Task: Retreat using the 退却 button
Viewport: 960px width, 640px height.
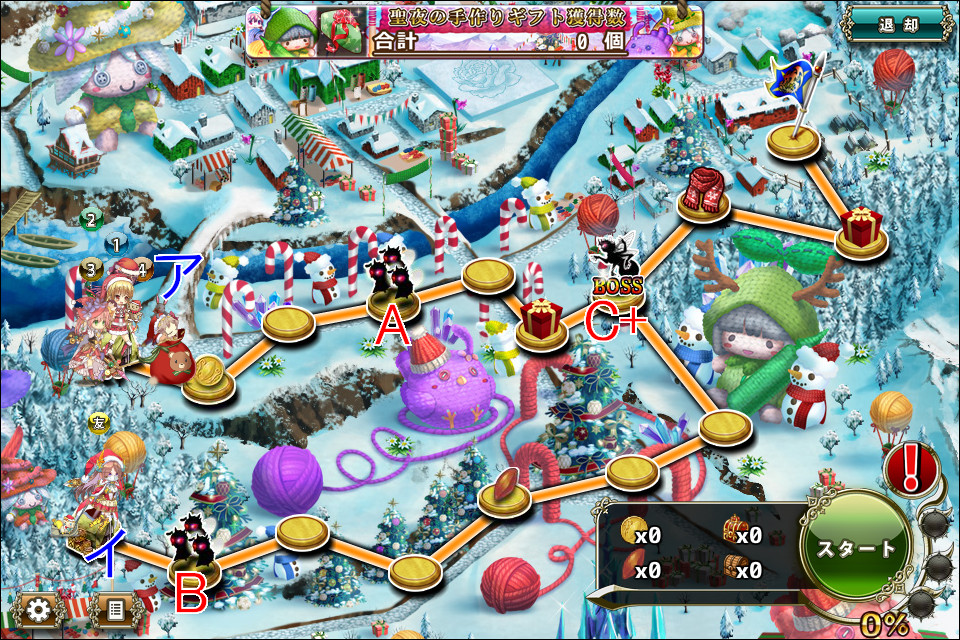Action: (x=895, y=24)
